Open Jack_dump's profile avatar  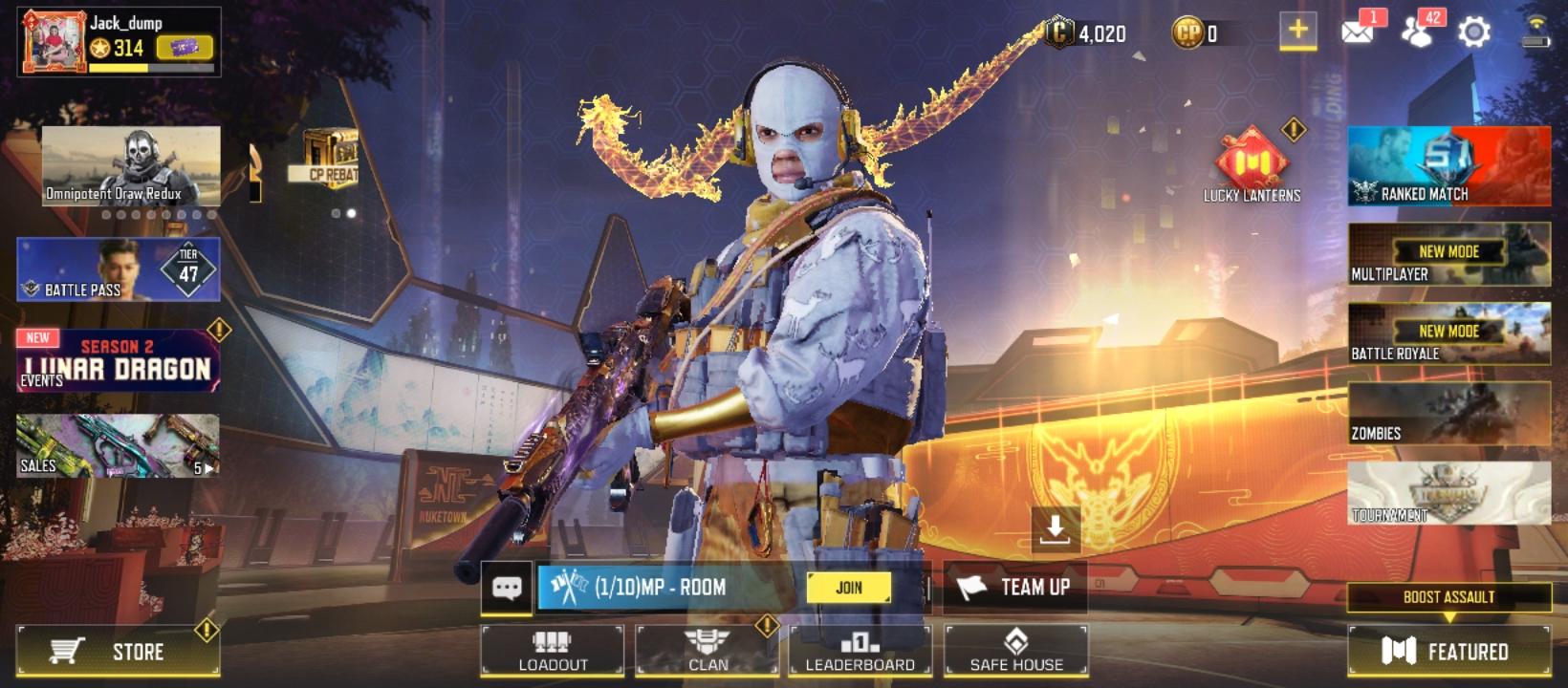pyautogui.click(x=53, y=34)
